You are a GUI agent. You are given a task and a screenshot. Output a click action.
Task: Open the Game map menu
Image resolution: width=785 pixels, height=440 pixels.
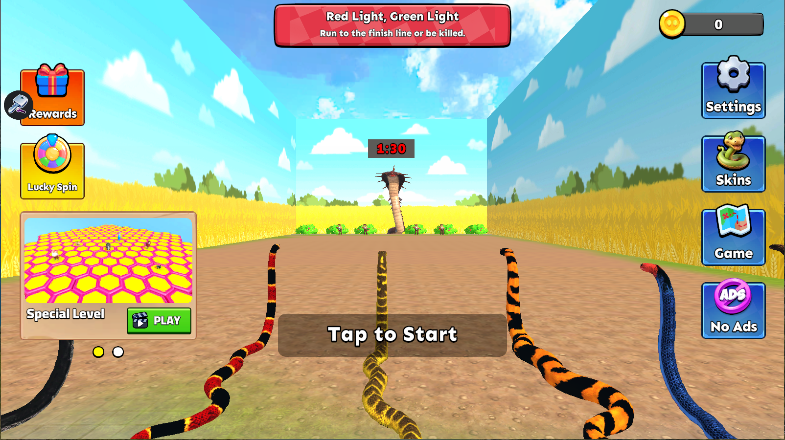click(733, 237)
